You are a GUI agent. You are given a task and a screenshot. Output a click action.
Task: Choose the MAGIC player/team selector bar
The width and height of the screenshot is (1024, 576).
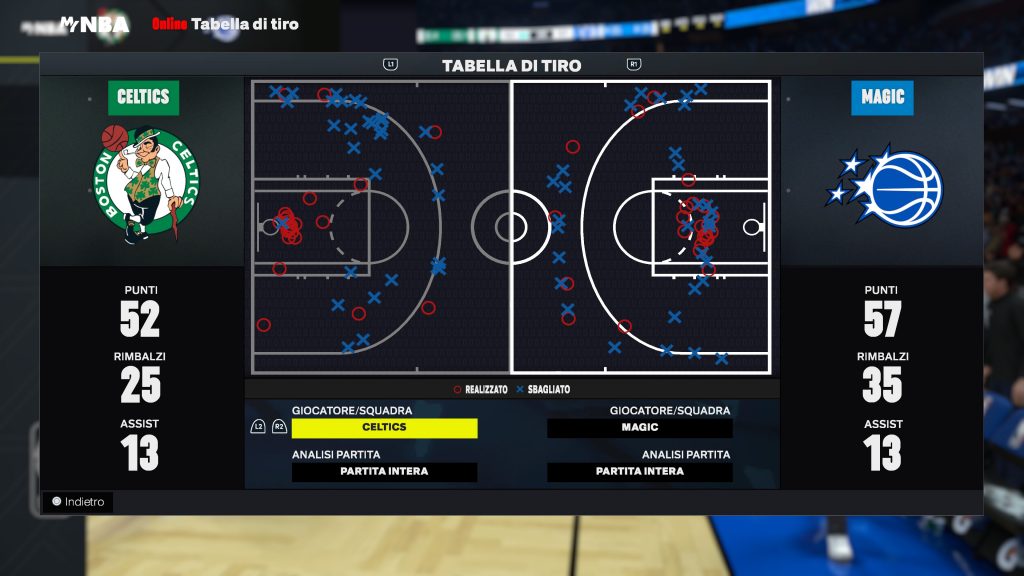(640, 428)
